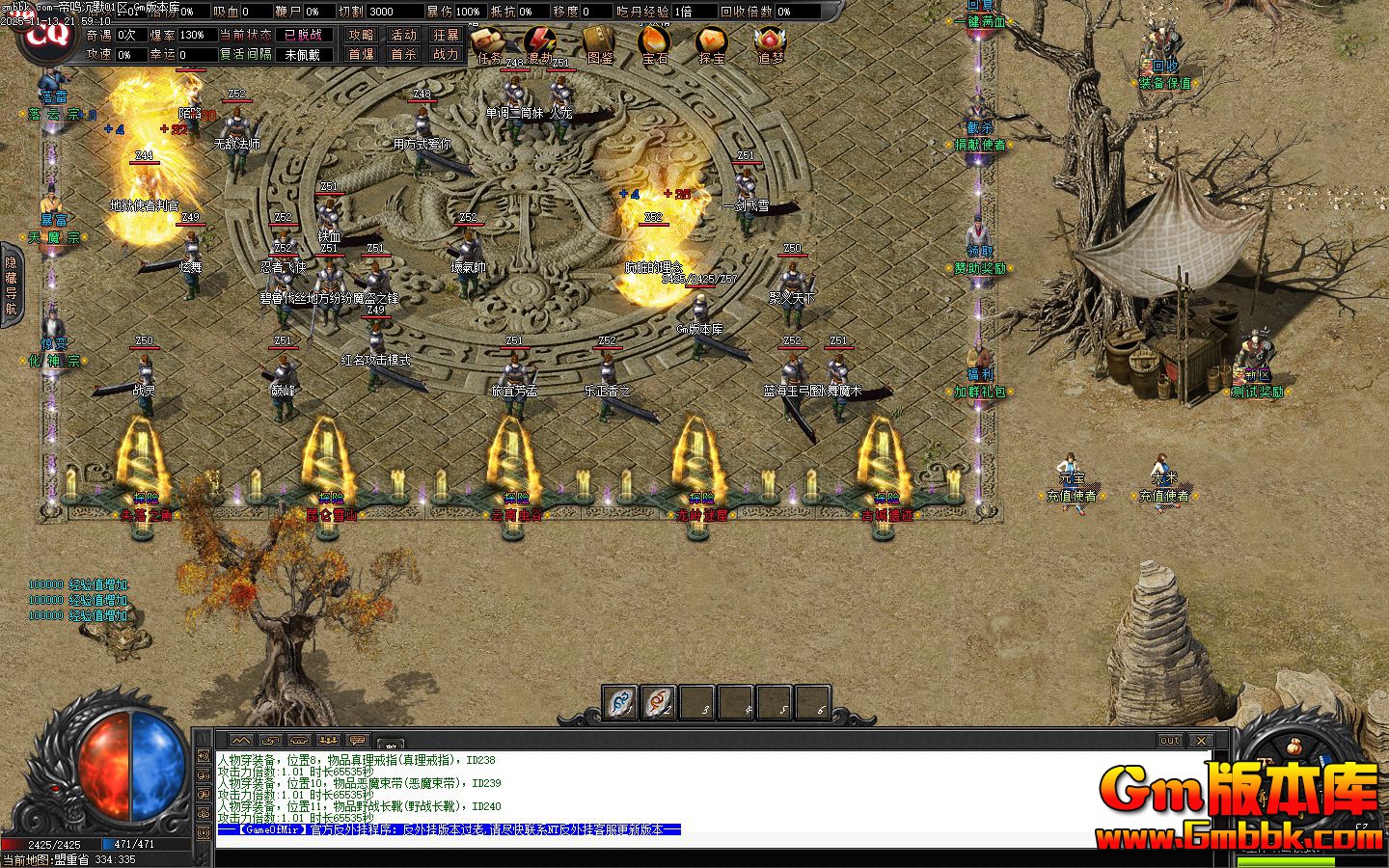Open the 探宝 treasure hunt icon
Viewport: 1389px width, 868px height.
[712, 41]
